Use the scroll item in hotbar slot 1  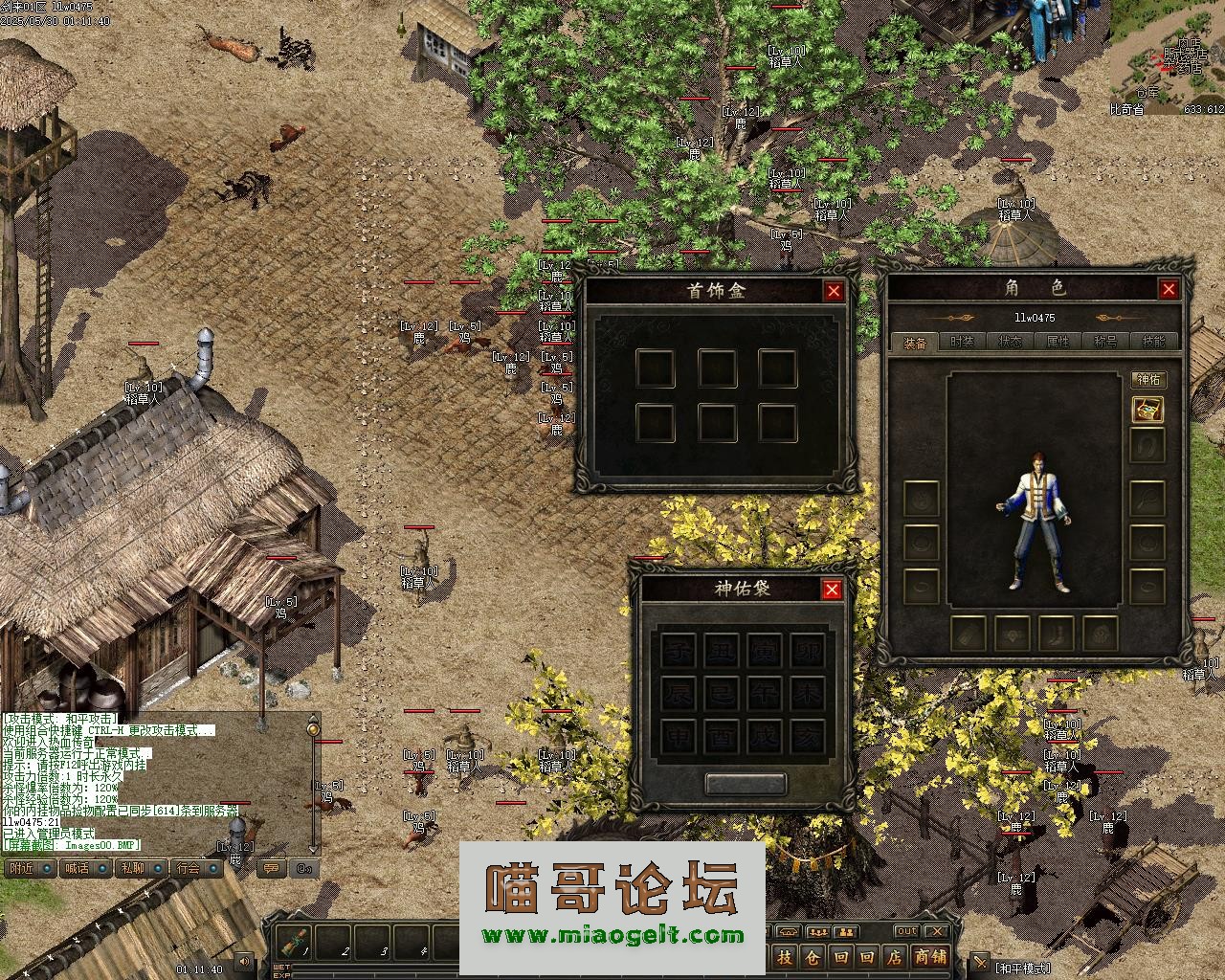click(294, 944)
